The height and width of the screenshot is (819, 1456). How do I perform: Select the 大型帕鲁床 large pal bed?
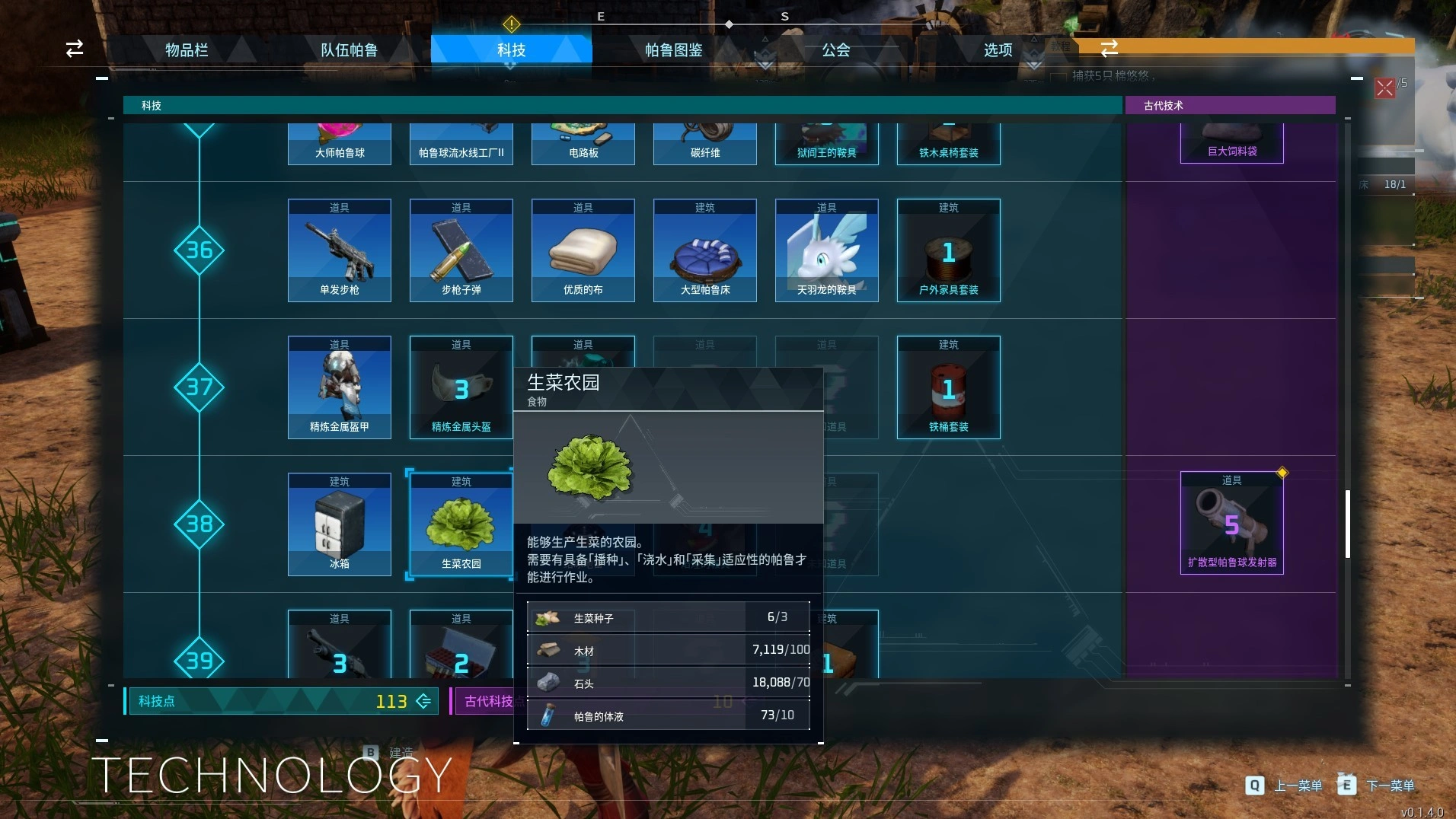(x=705, y=250)
